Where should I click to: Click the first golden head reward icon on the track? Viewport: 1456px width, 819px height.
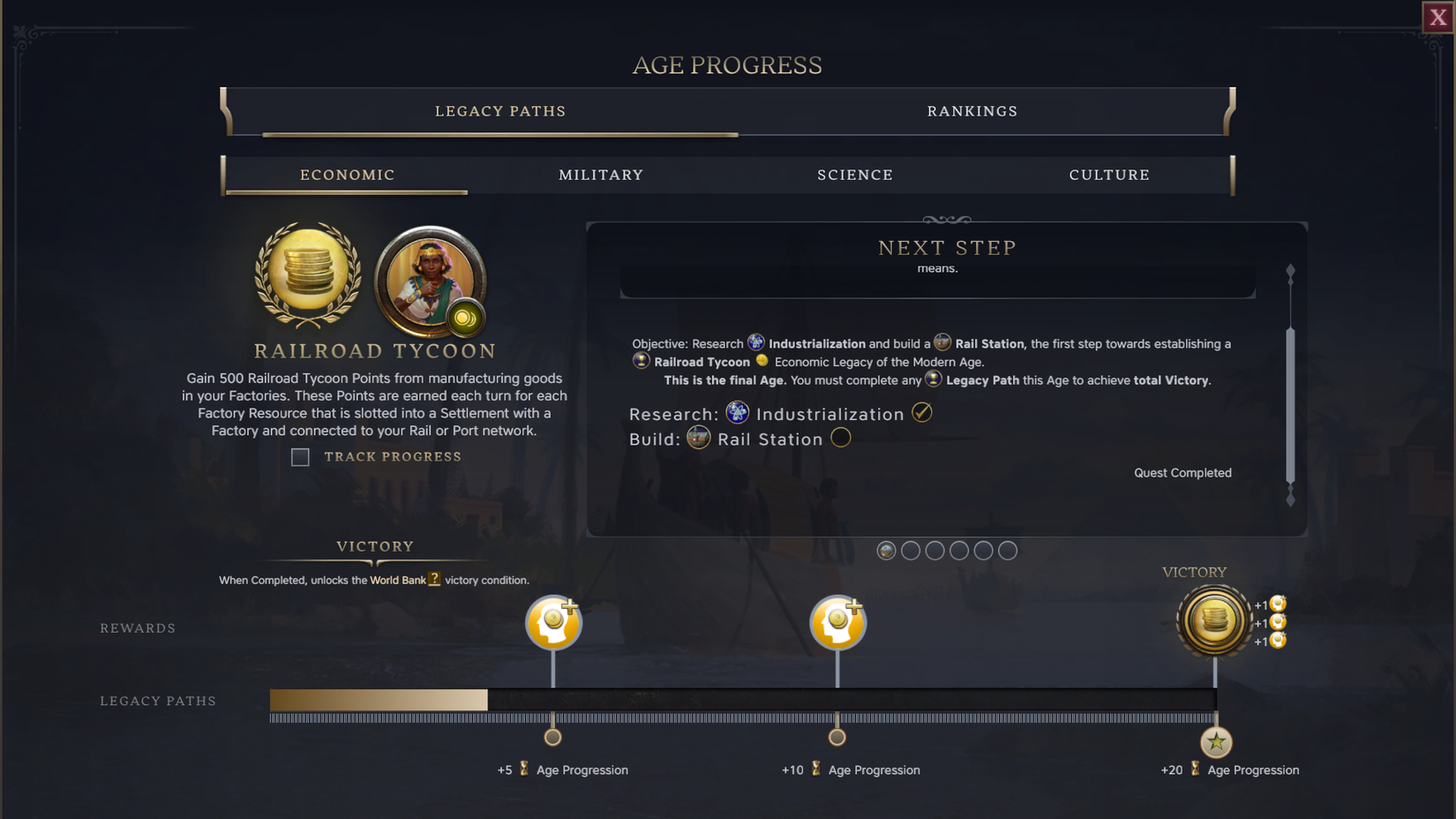[553, 622]
